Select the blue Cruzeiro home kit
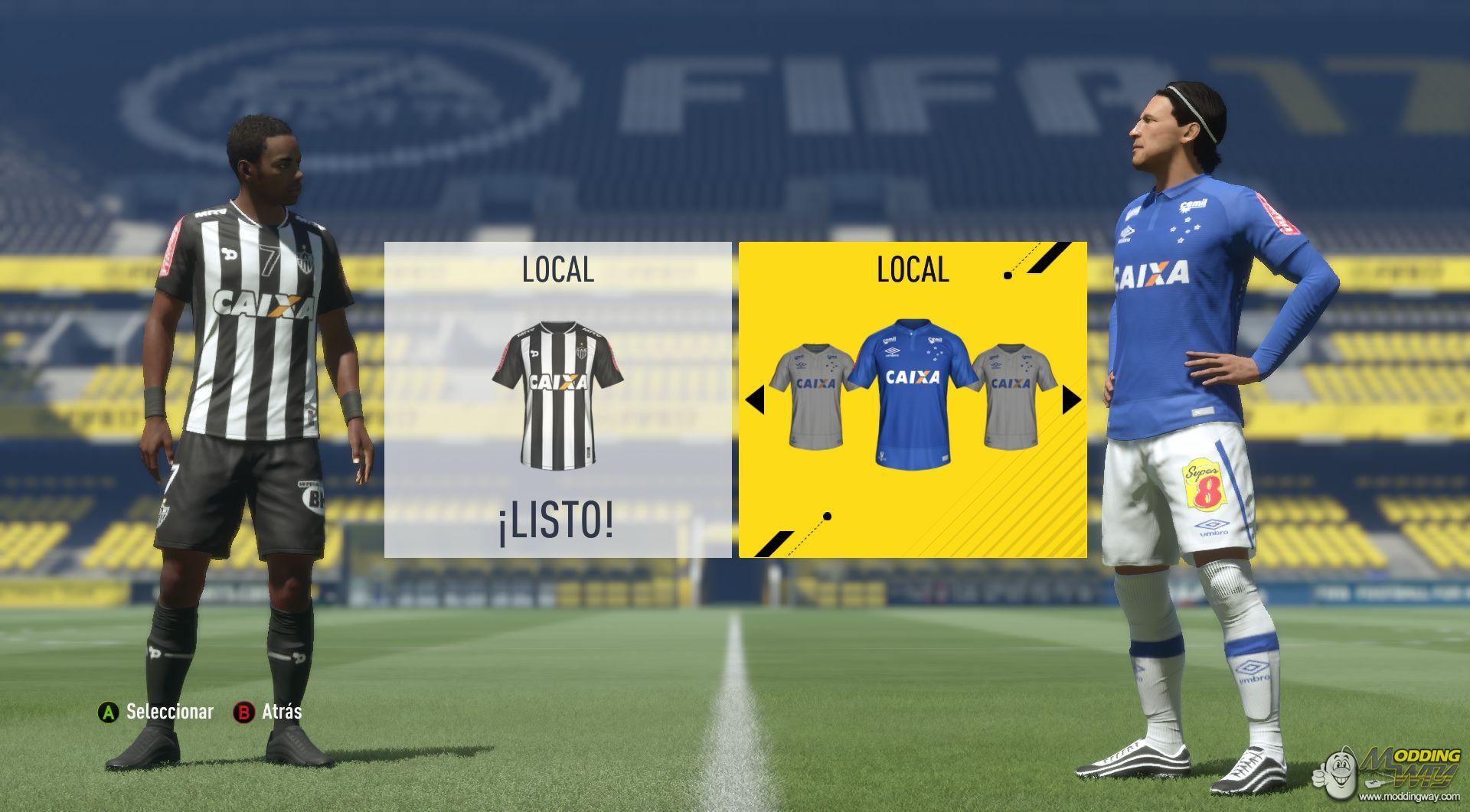Image resolution: width=1470 pixels, height=812 pixels. (913, 390)
